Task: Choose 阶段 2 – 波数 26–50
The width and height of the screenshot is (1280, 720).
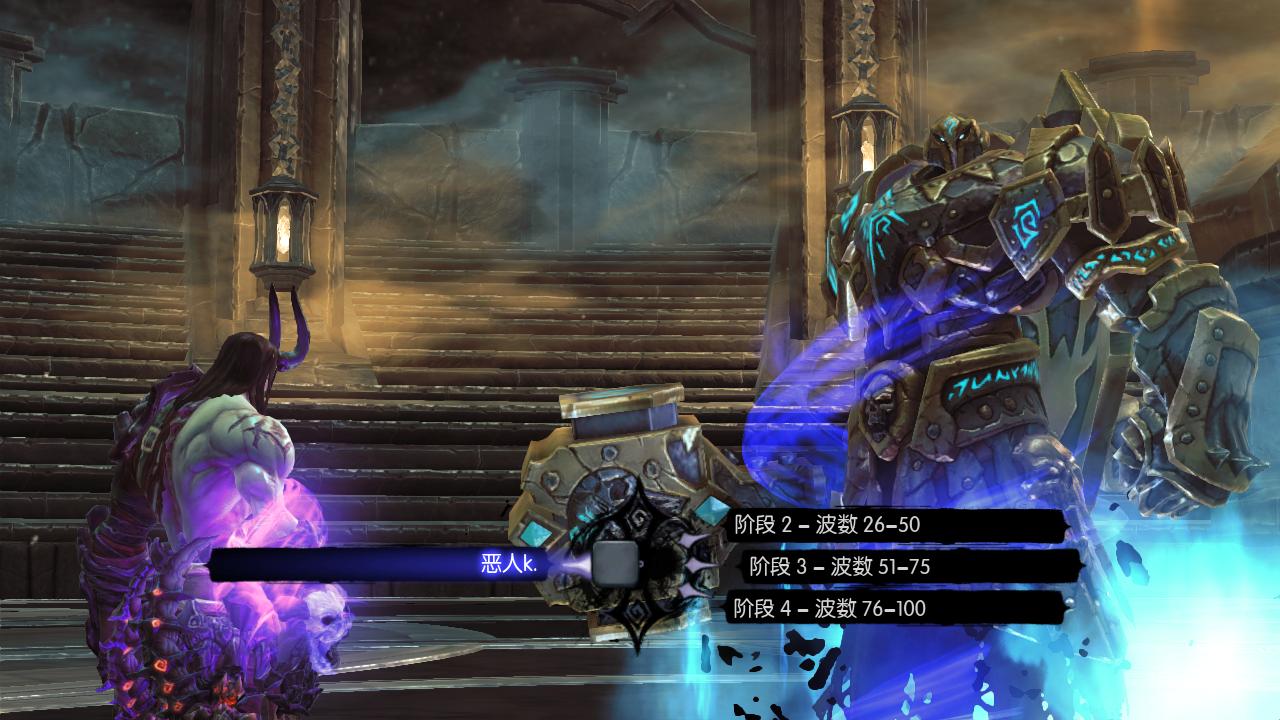Action: (x=827, y=524)
